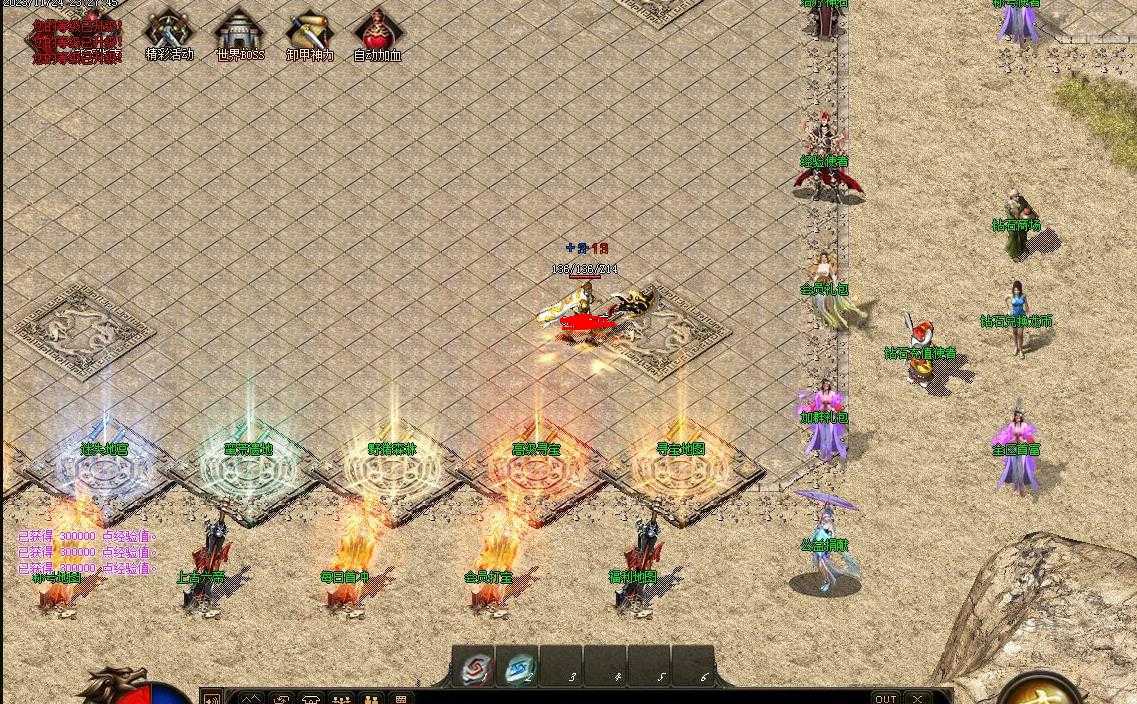Open the 世界BOSS menu icon
This screenshot has width=1137, height=704.
240,33
